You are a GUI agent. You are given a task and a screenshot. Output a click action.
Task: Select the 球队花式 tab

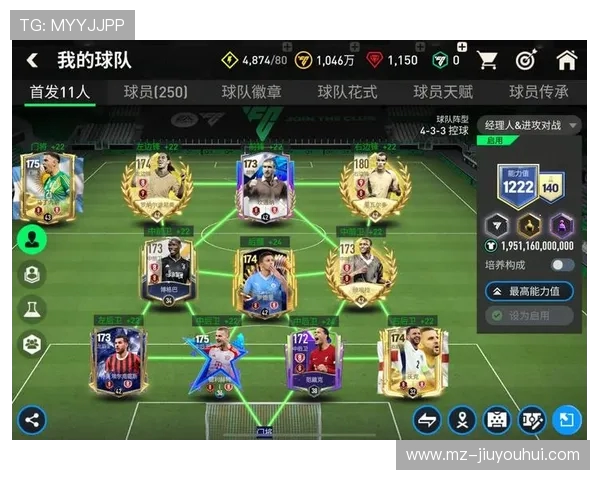[x=347, y=92]
